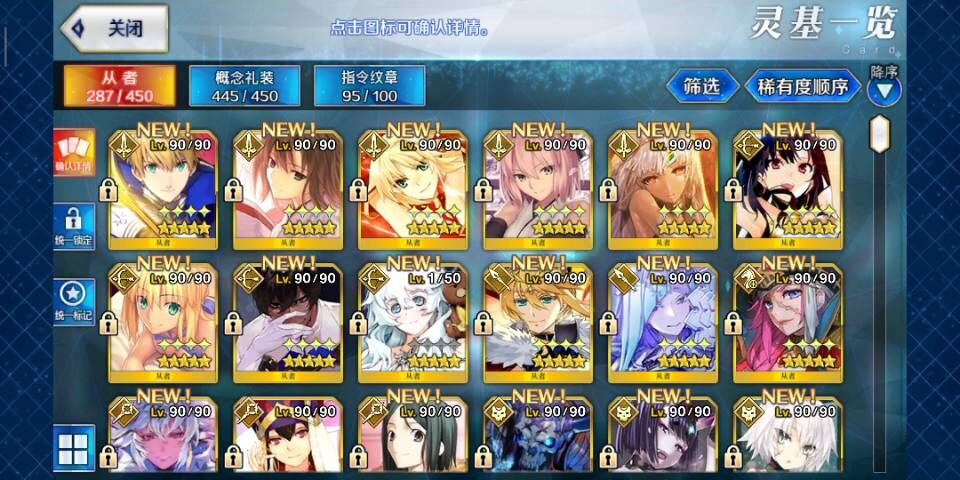This screenshot has height=480, width=960.
Task: Close the spirit origin list
Action: click(114, 29)
